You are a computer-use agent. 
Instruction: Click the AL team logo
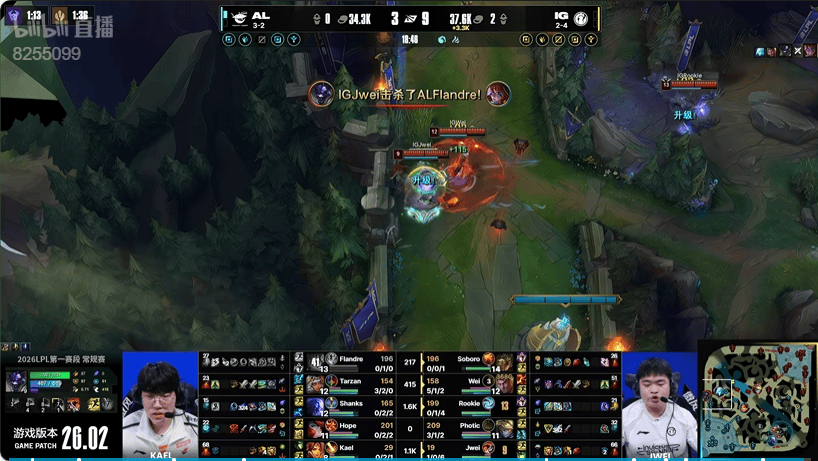[240, 18]
